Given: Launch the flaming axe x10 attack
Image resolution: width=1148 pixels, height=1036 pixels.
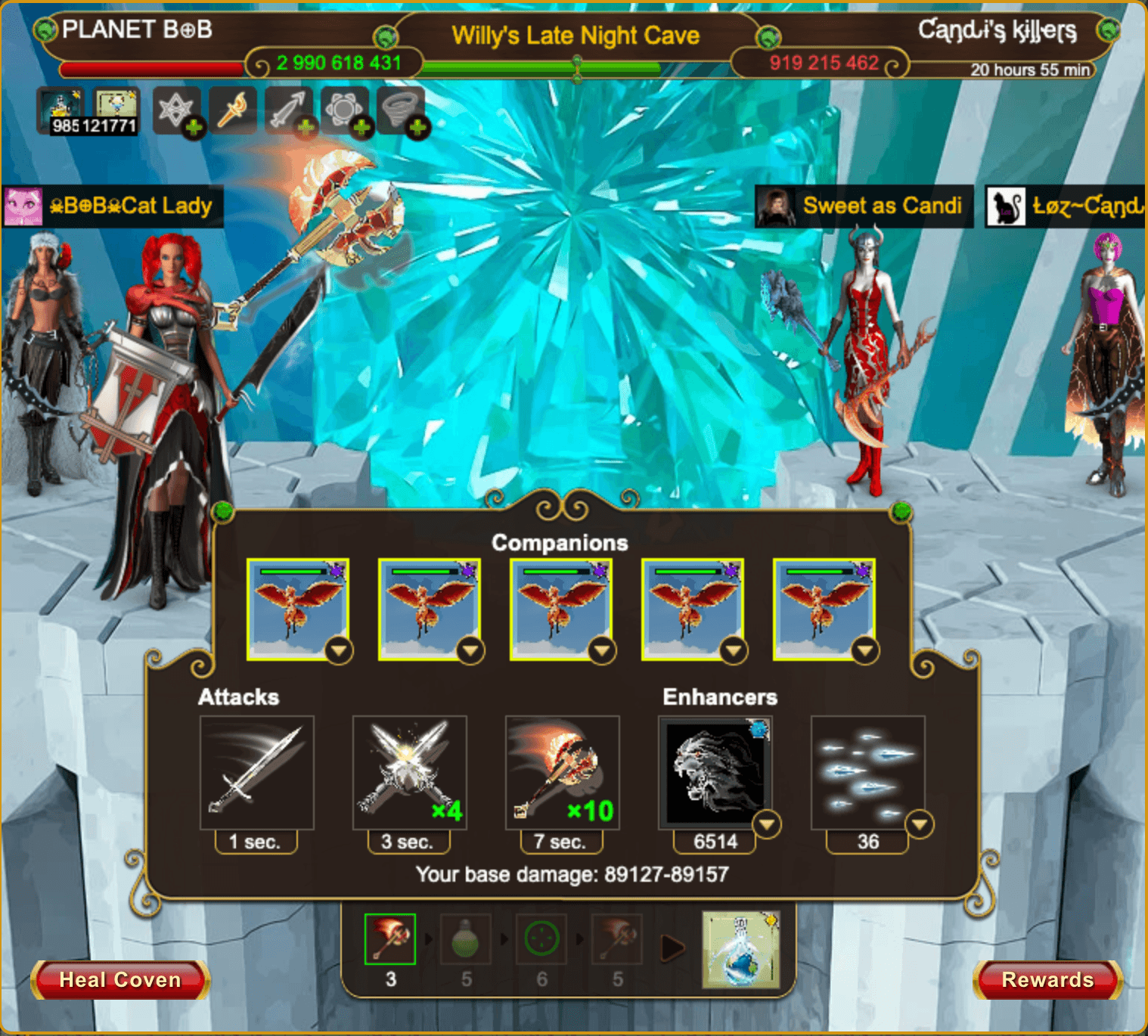Looking at the screenshot, I should point(562,773).
